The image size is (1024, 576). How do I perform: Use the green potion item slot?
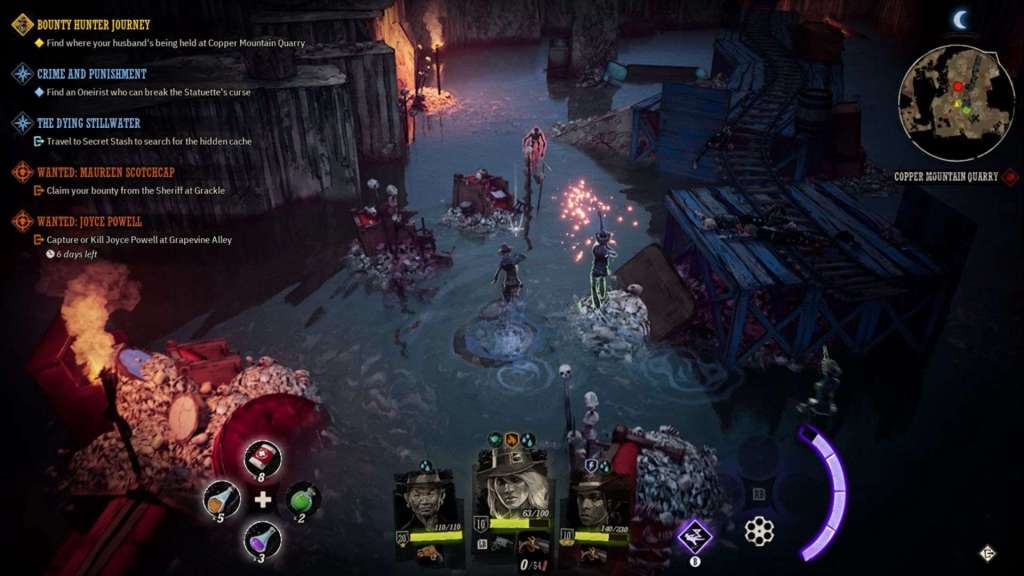click(303, 499)
